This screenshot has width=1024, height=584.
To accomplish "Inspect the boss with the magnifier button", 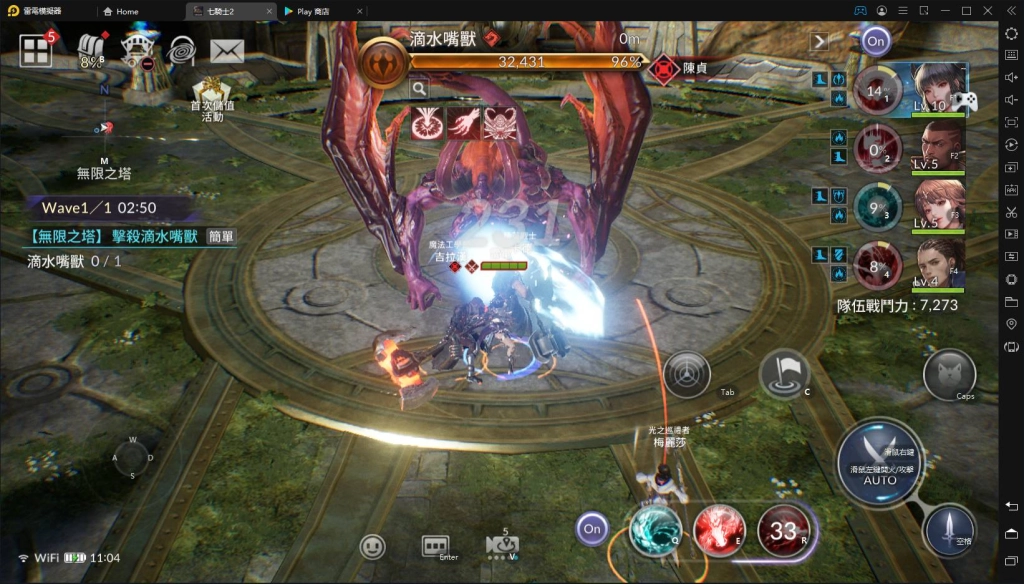I will click(x=420, y=89).
